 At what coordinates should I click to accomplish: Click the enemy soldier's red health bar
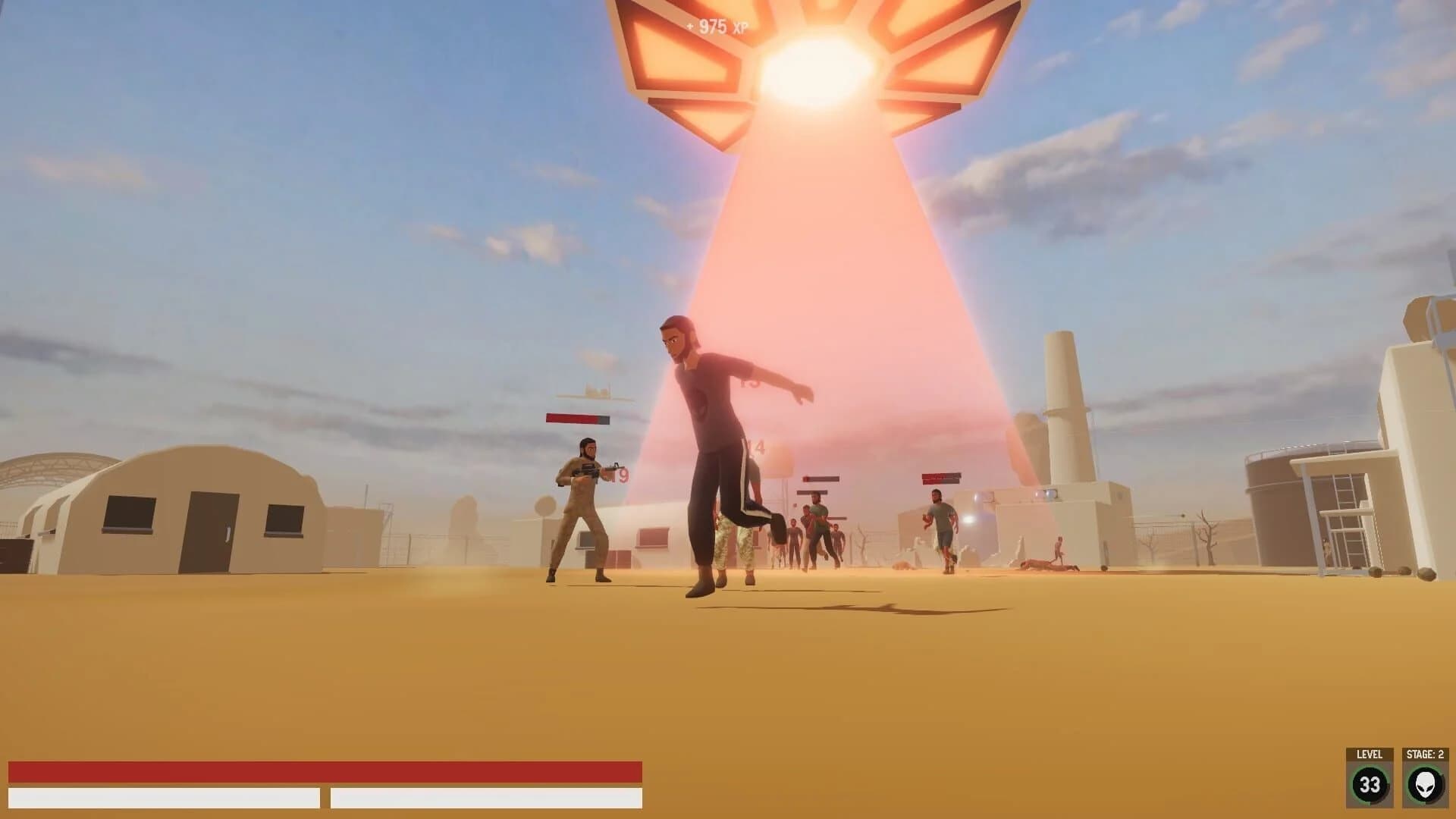tap(578, 416)
